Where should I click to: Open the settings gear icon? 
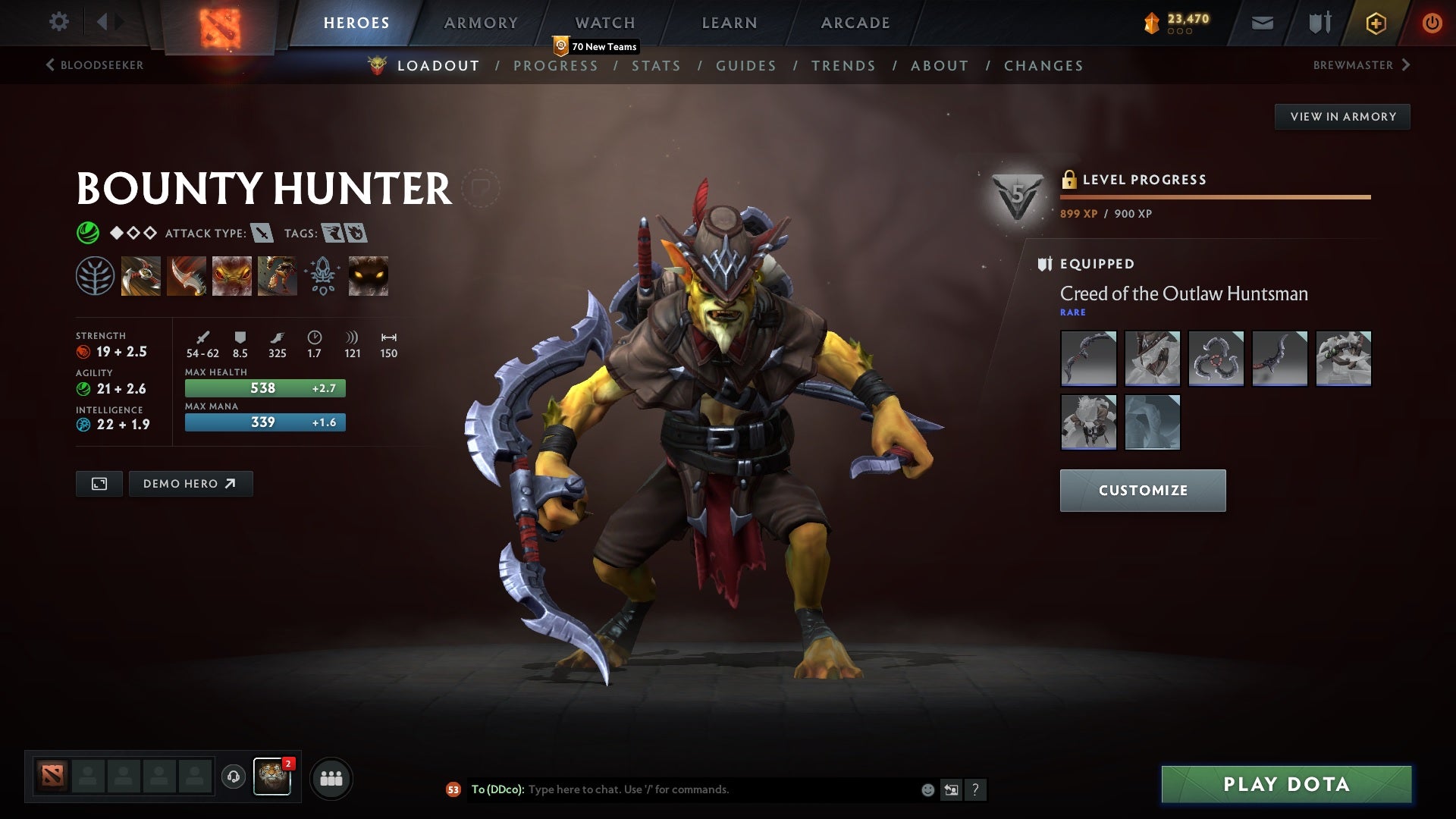pos(59,23)
